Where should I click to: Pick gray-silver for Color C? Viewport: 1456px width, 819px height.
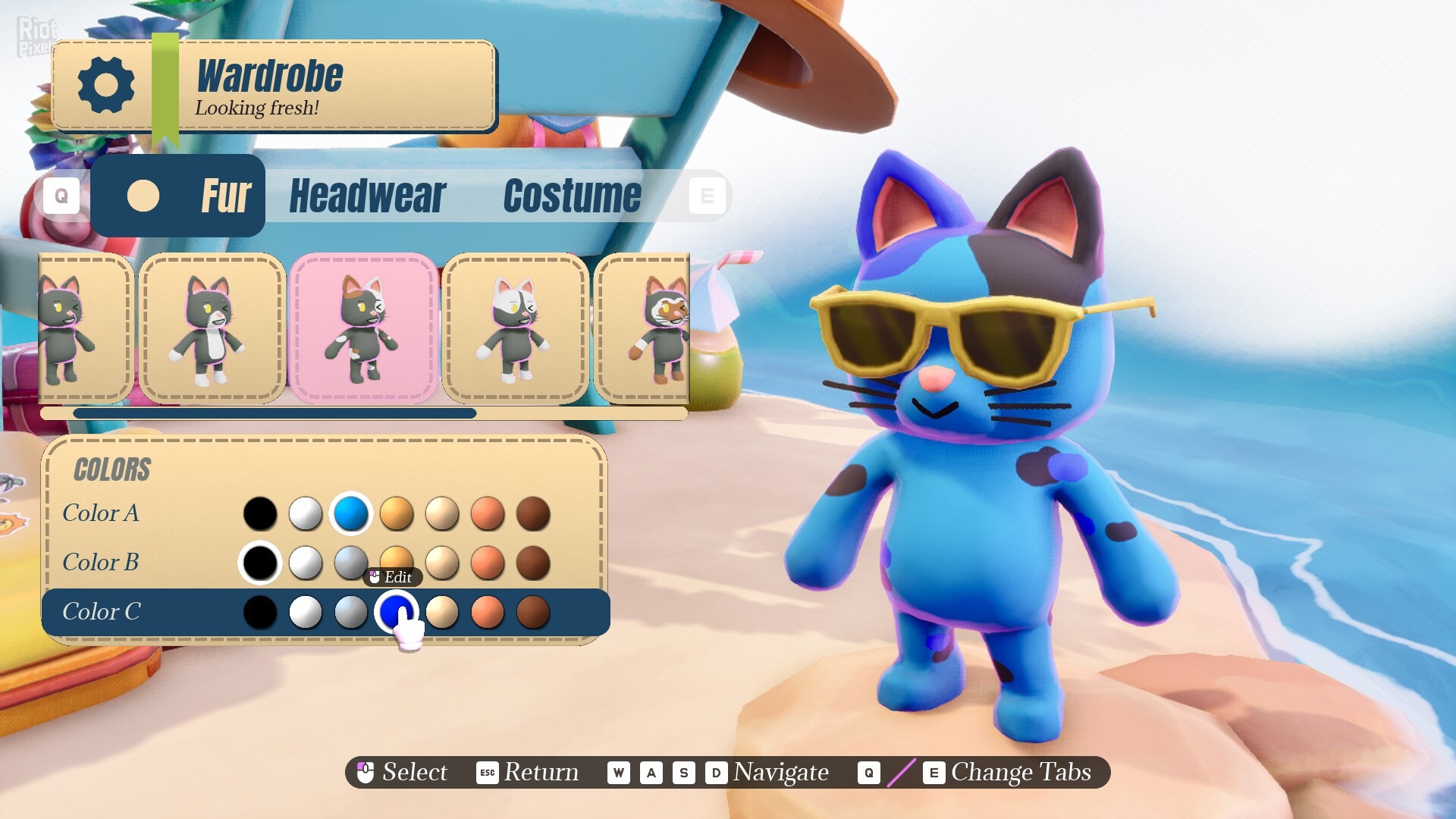(x=351, y=612)
